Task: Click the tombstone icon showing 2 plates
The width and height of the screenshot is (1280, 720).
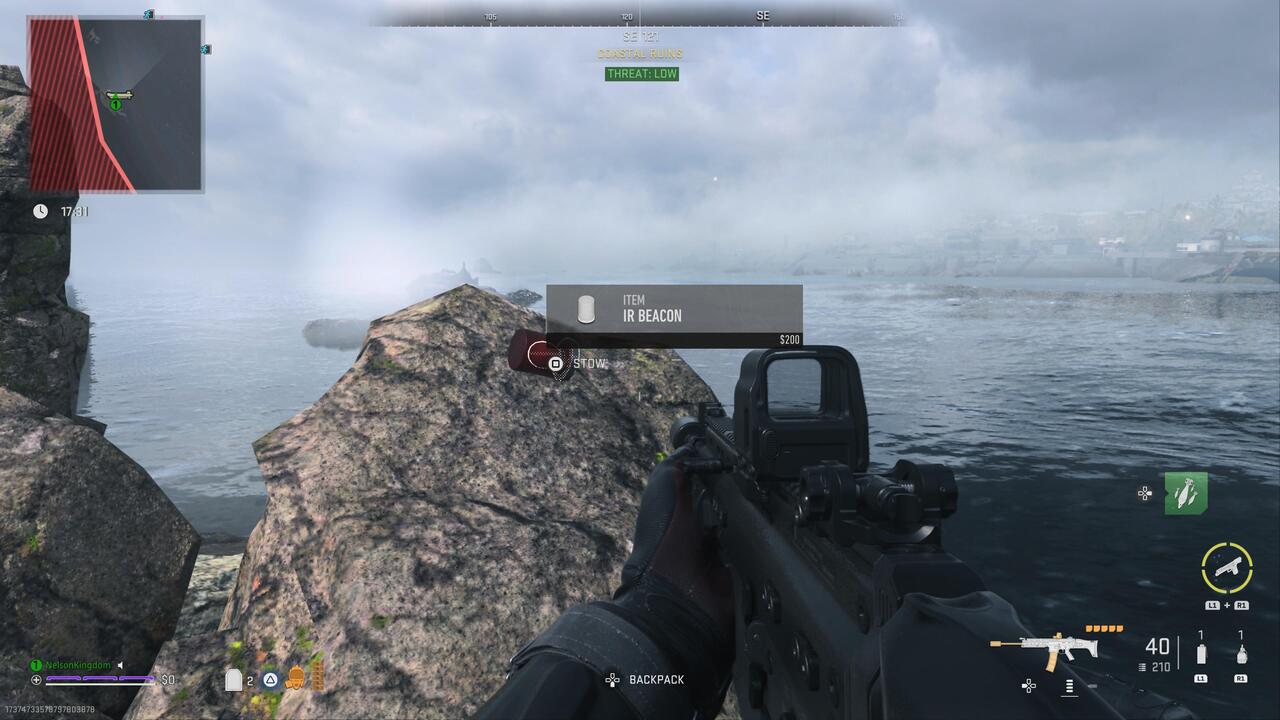Action: point(234,679)
